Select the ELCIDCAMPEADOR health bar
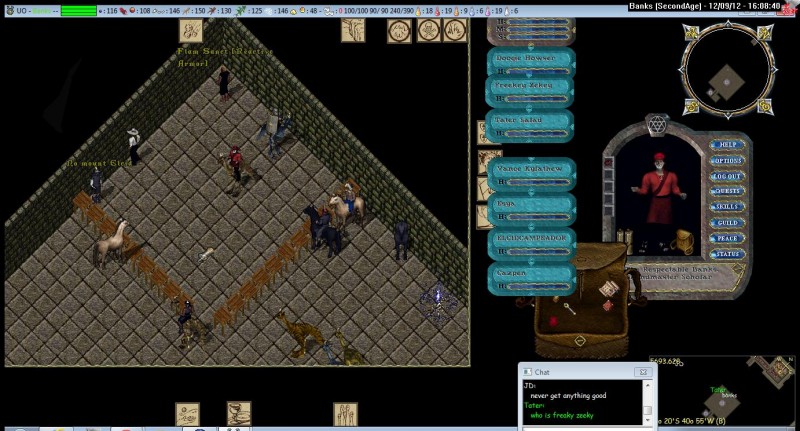Image resolution: width=800 pixels, height=431 pixels. tap(533, 243)
